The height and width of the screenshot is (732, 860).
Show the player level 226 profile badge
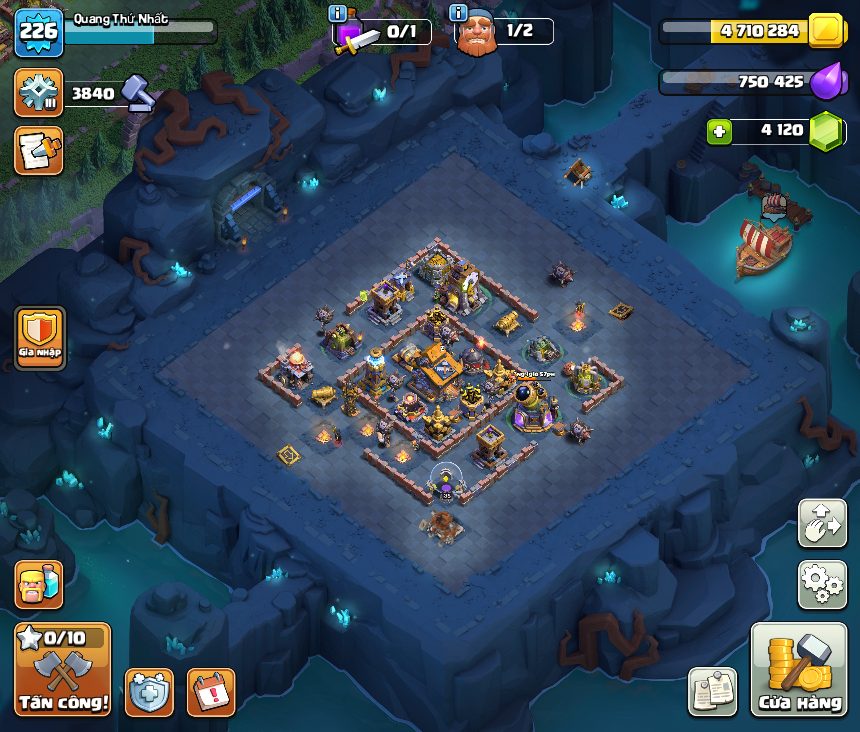39,32
